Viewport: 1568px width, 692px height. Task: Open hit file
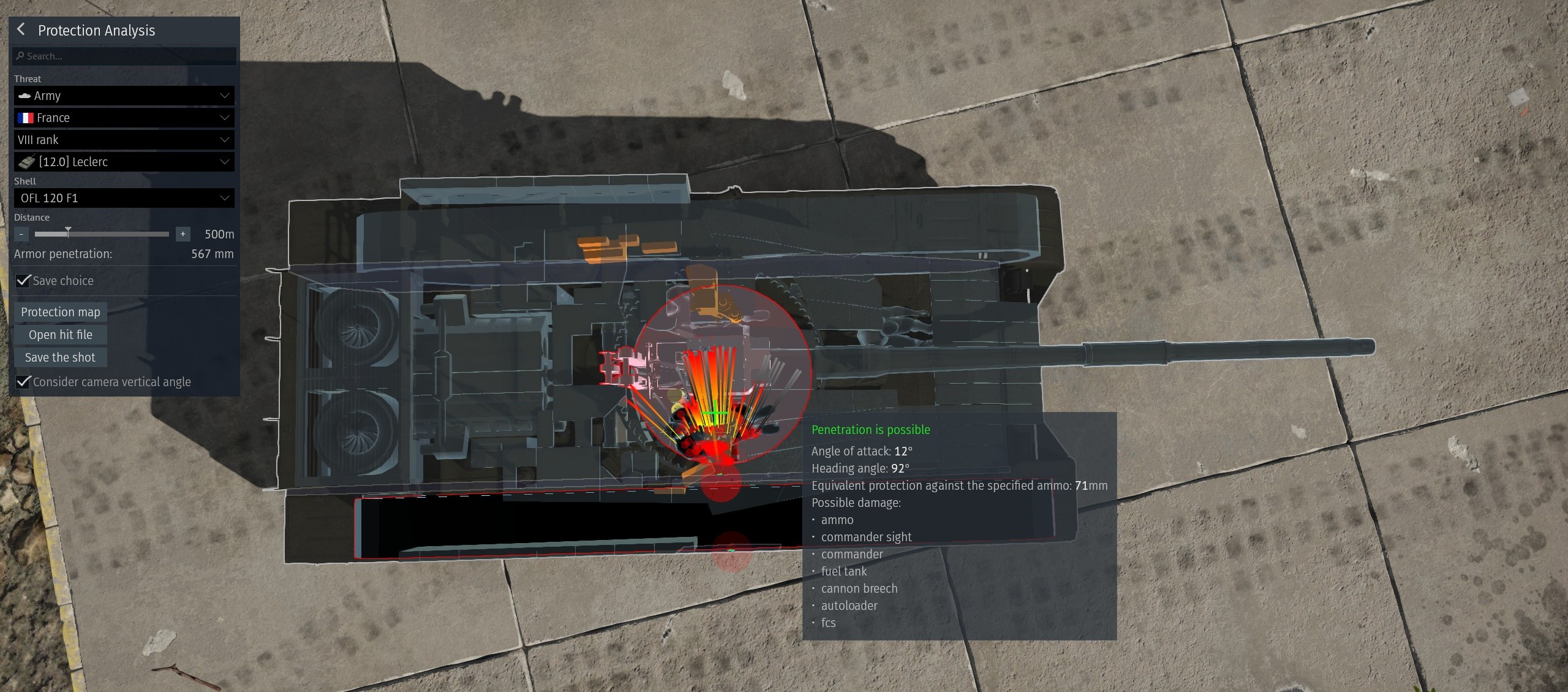pyautogui.click(x=61, y=335)
